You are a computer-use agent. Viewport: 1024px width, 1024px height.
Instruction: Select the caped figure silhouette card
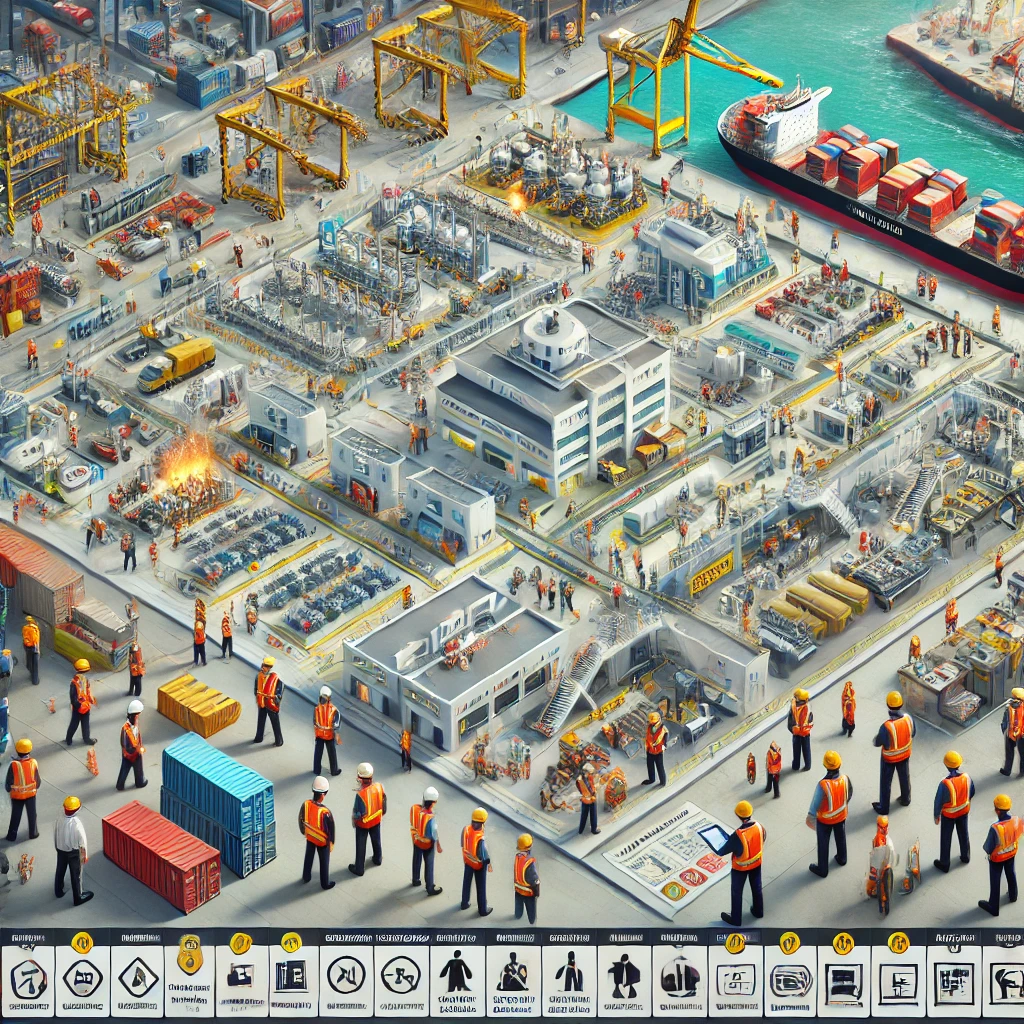coord(624,976)
